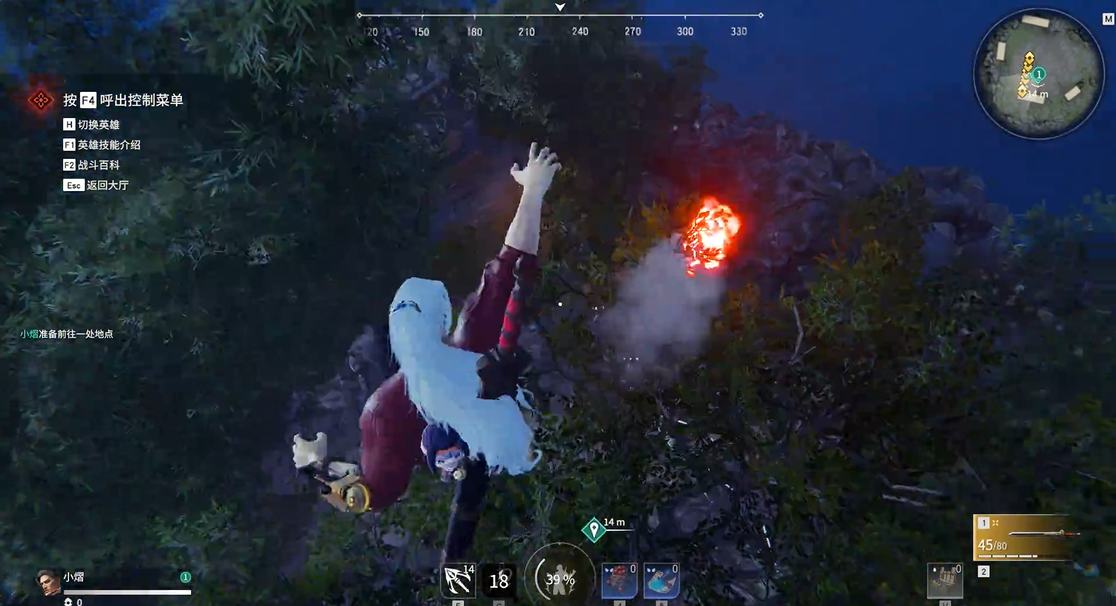The width and height of the screenshot is (1116, 606).
Task: Select the grappling hook skill icon
Action: [458, 581]
